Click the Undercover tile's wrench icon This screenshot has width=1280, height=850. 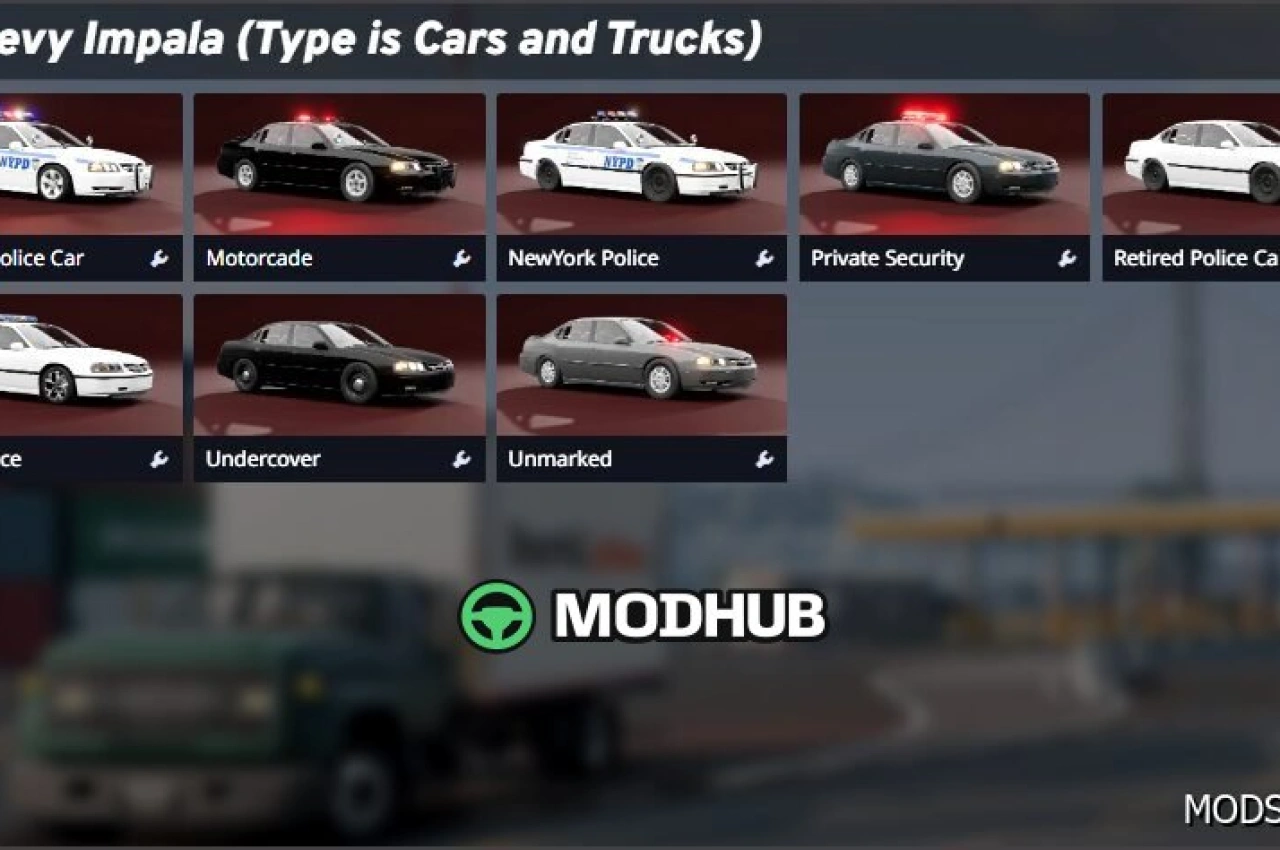point(461,459)
